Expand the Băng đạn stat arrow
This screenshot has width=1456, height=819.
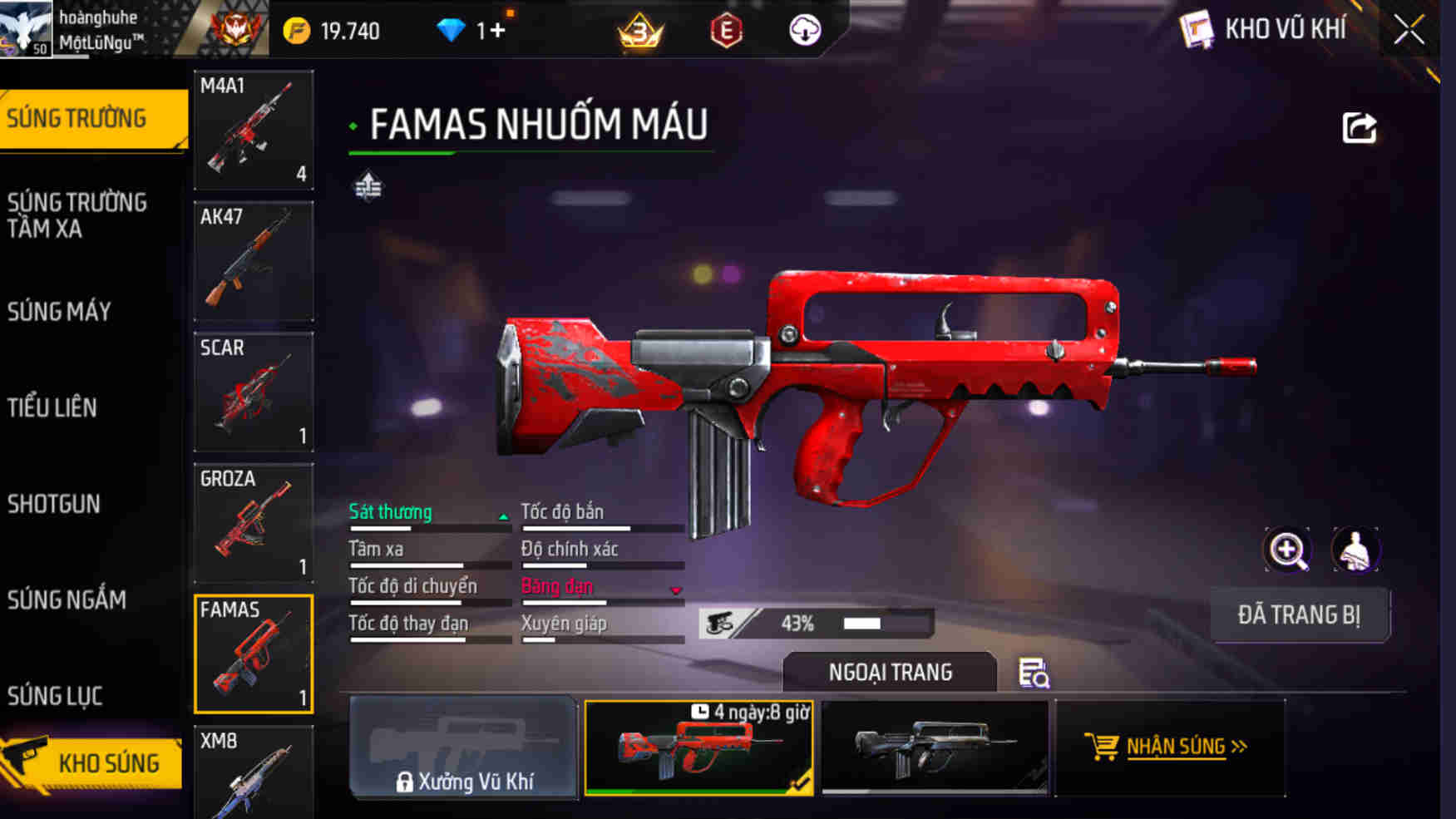[x=674, y=590]
